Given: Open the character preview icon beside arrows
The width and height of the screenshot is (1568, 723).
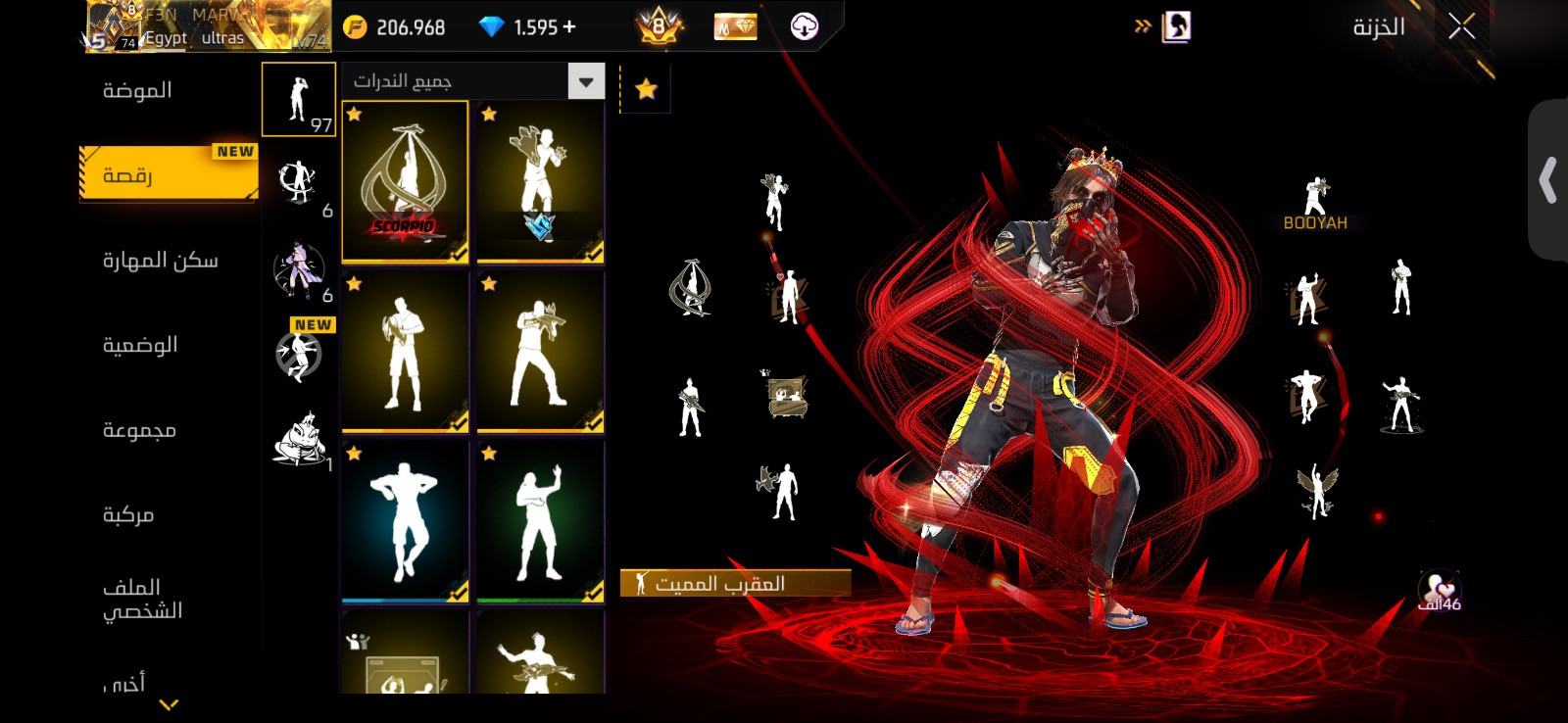Looking at the screenshot, I should click(1176, 27).
